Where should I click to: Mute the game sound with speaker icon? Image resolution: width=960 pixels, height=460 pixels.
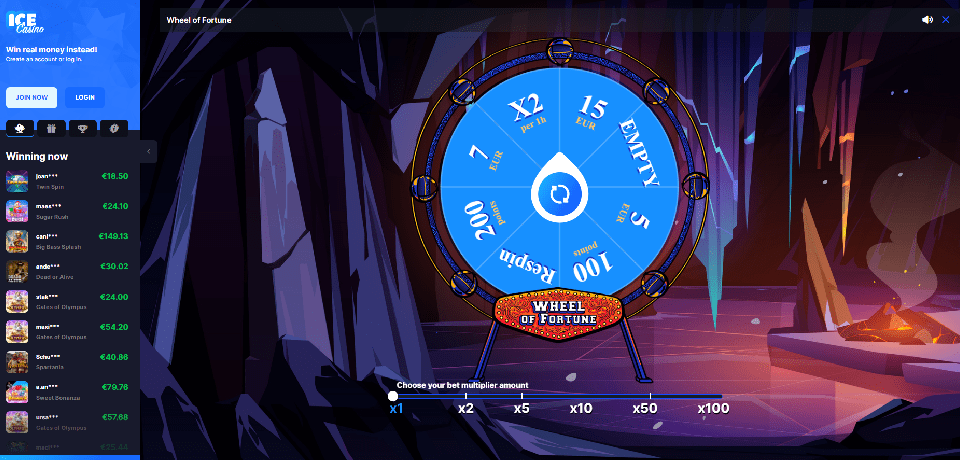pos(927,19)
